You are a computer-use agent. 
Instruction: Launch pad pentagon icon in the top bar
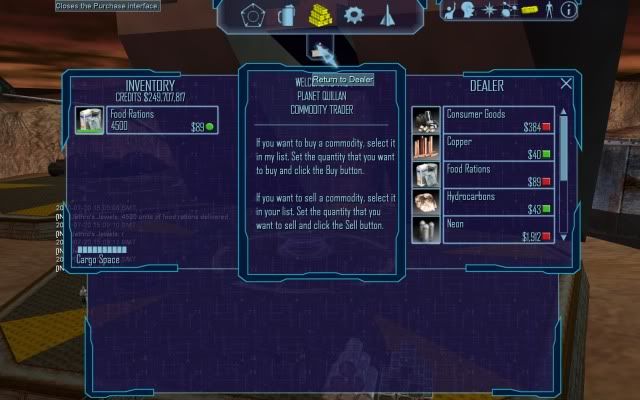click(x=253, y=15)
